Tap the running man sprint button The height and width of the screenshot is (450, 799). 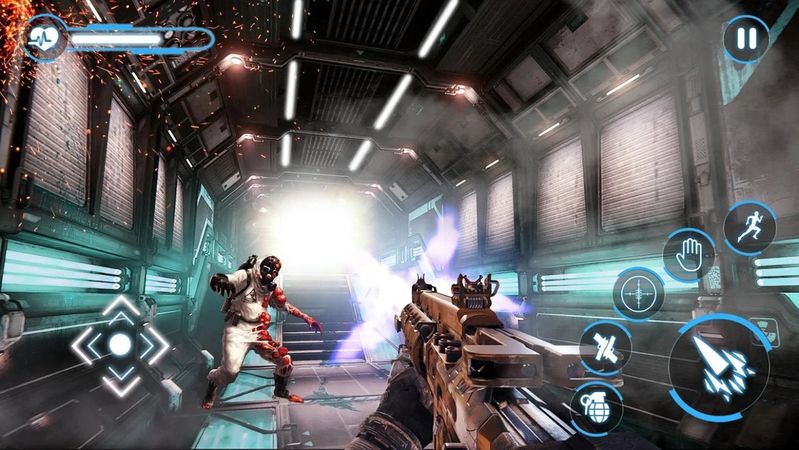(x=748, y=226)
